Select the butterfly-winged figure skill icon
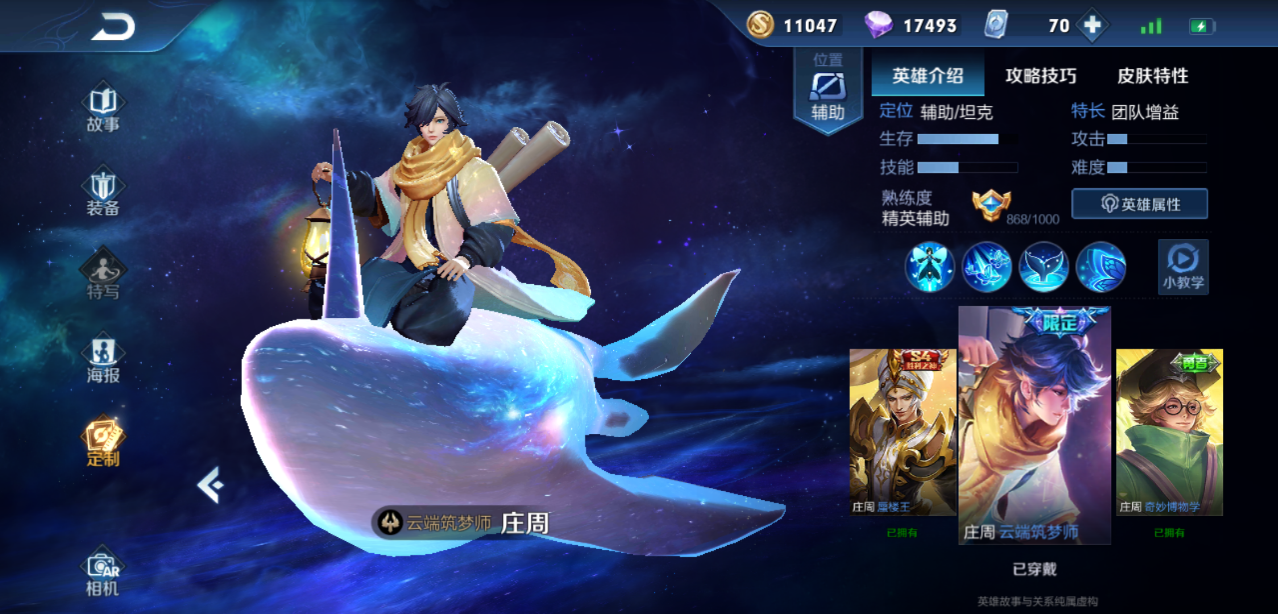The height and width of the screenshot is (614, 1278). tap(930, 267)
